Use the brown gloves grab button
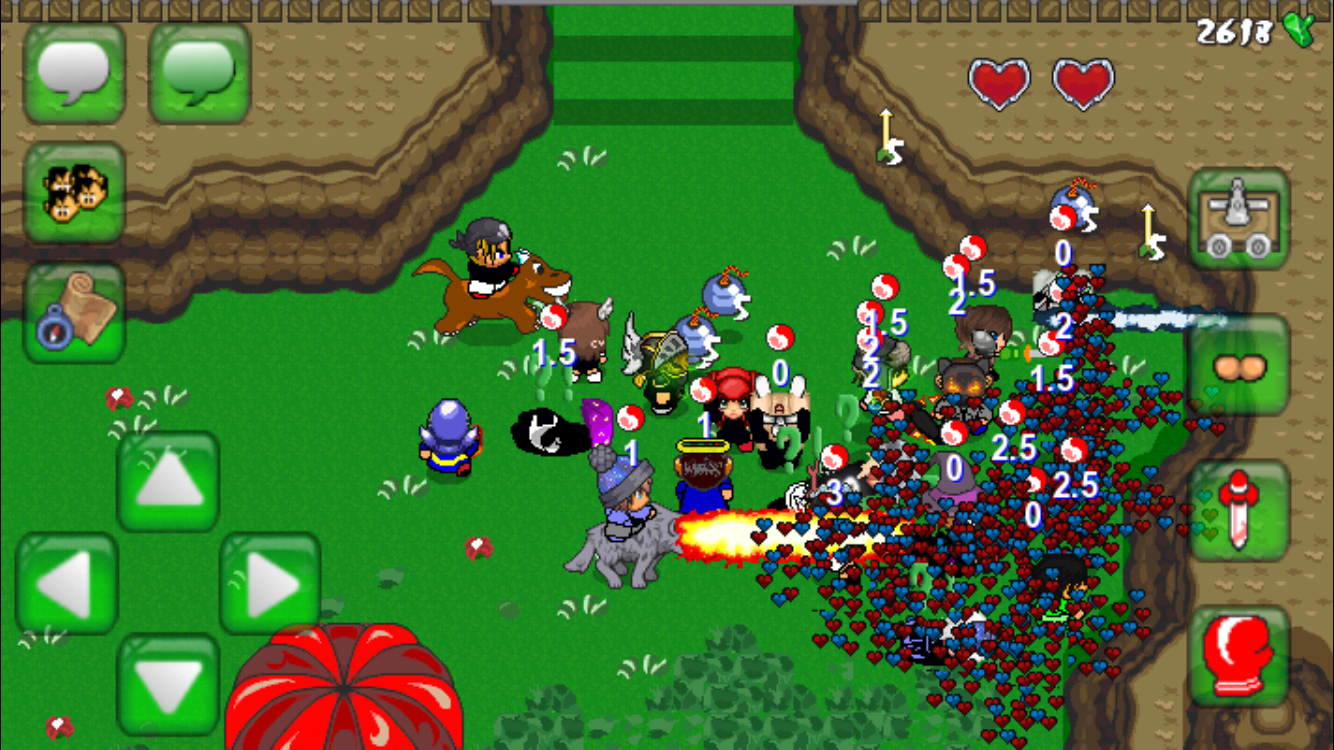The image size is (1334, 750). coord(1239,366)
